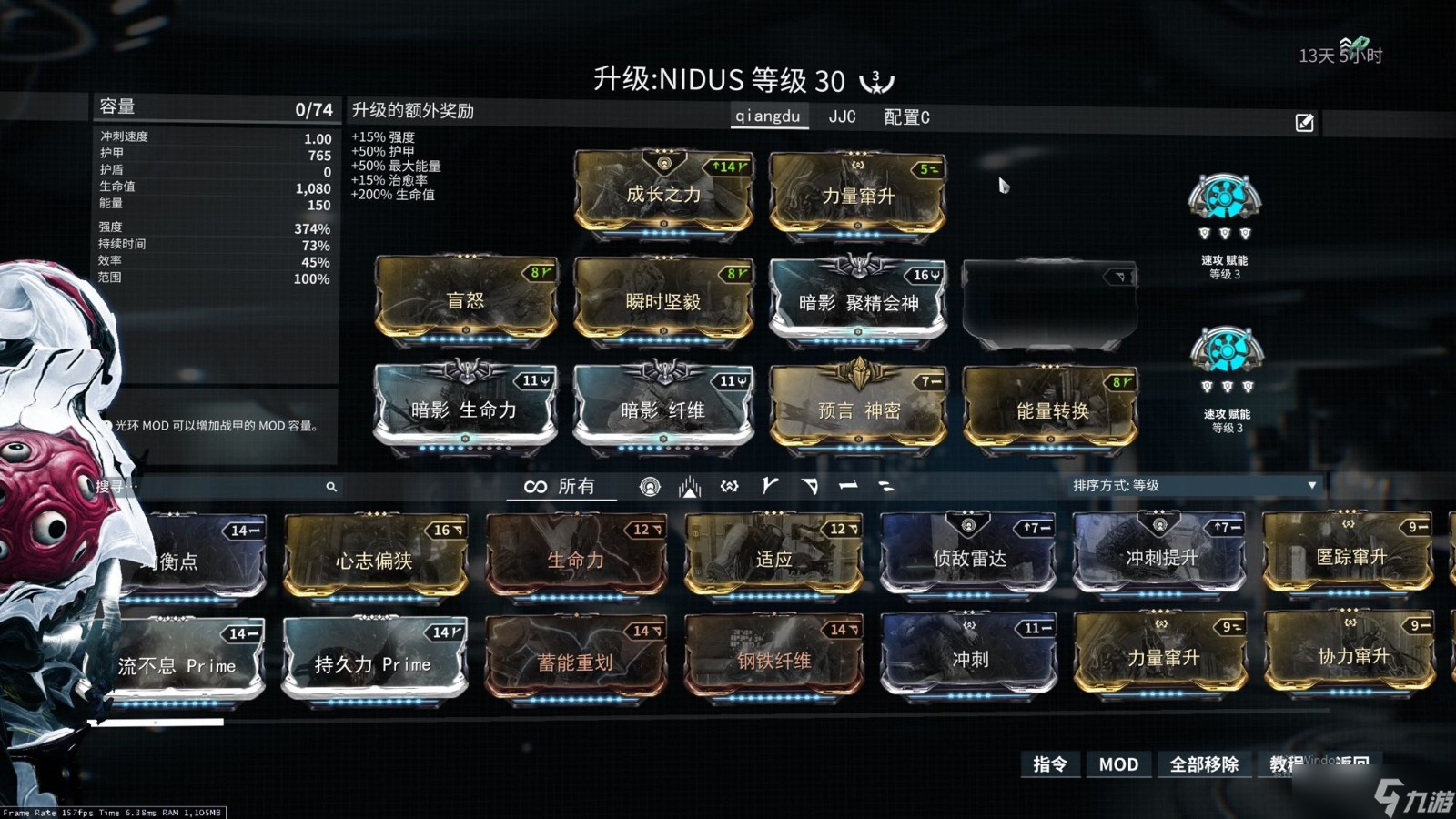Switch to the 配置C loadout tab

tap(906, 117)
